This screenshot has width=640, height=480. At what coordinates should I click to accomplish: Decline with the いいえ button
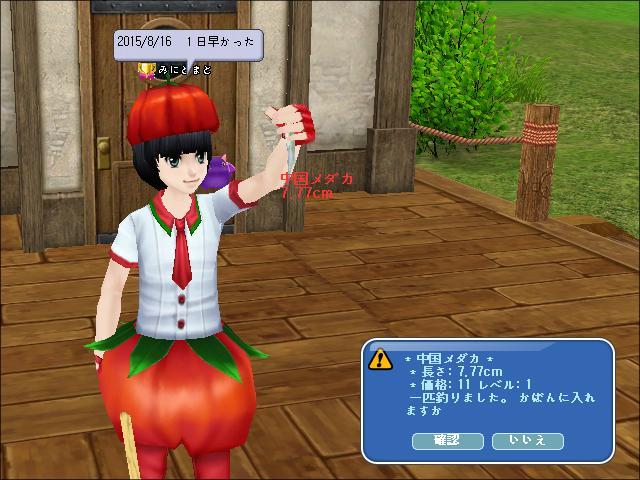(527, 440)
